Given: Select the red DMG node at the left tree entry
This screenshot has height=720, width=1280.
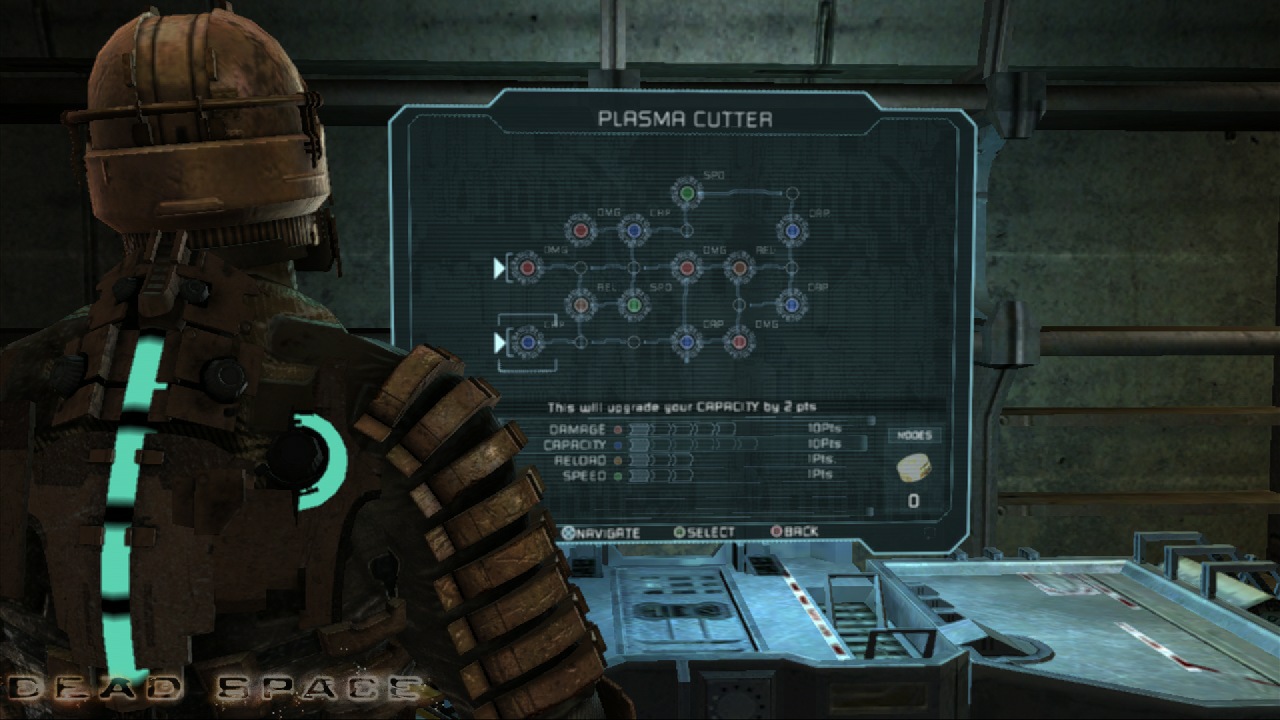Looking at the screenshot, I should tap(526, 268).
